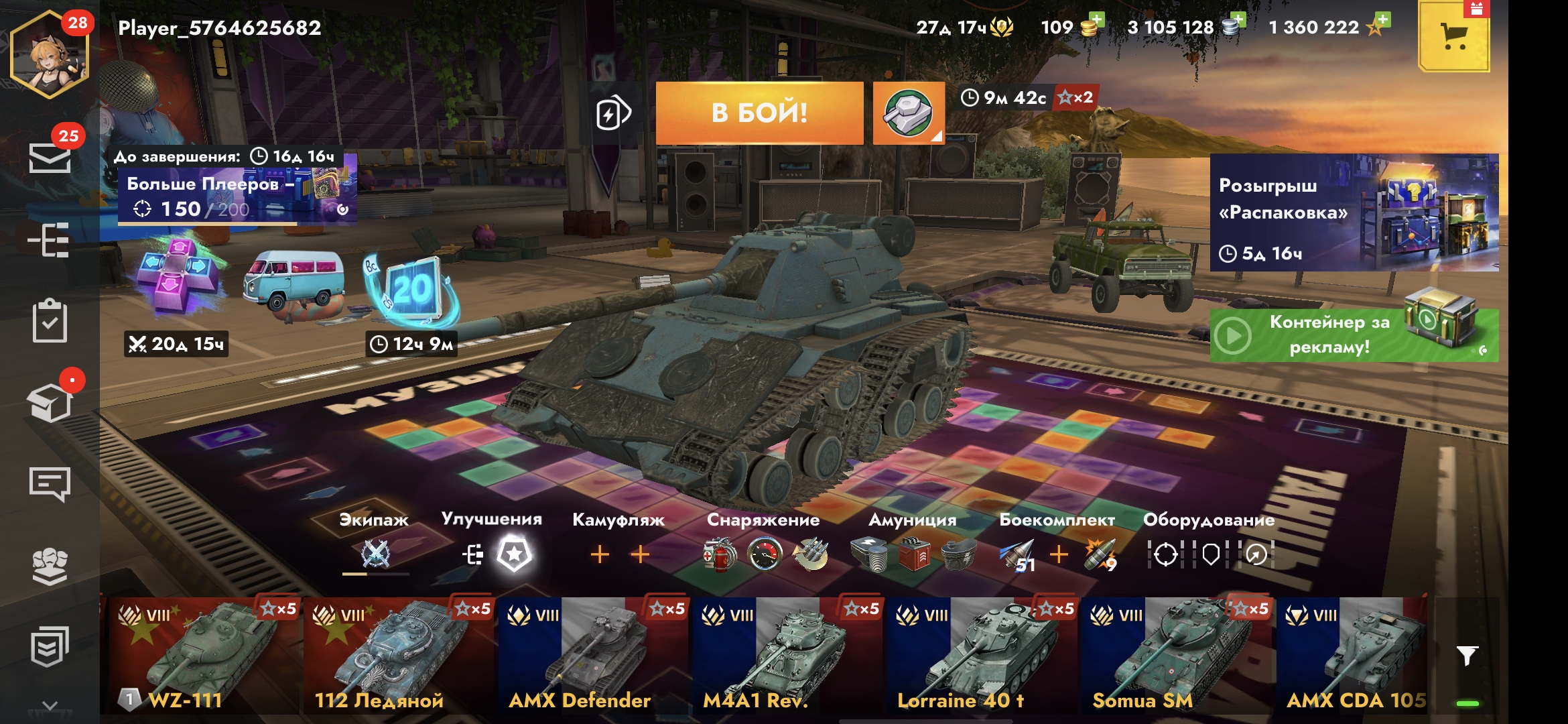Viewport: 1568px width, 724px height.
Task: Start a battle with В БОЙ!
Action: click(x=759, y=113)
